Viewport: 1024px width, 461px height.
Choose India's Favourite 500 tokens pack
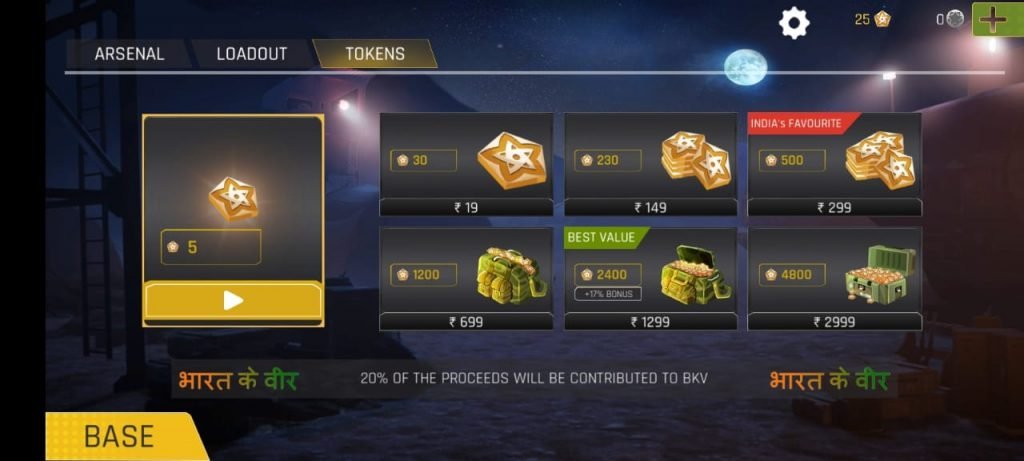point(835,165)
